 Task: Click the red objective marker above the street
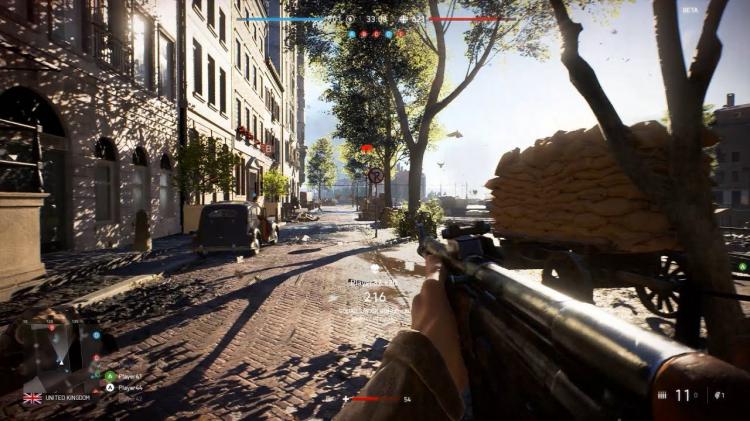pyautogui.click(x=366, y=148)
